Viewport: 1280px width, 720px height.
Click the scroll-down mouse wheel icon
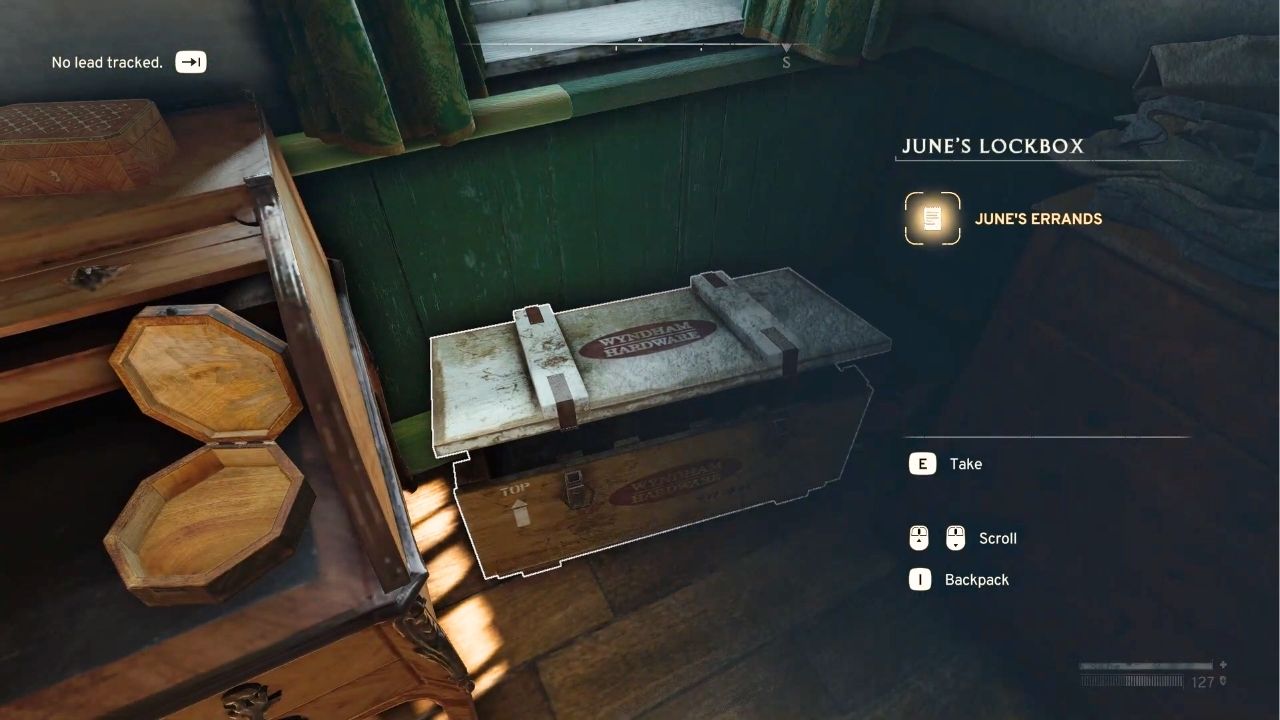click(x=957, y=538)
